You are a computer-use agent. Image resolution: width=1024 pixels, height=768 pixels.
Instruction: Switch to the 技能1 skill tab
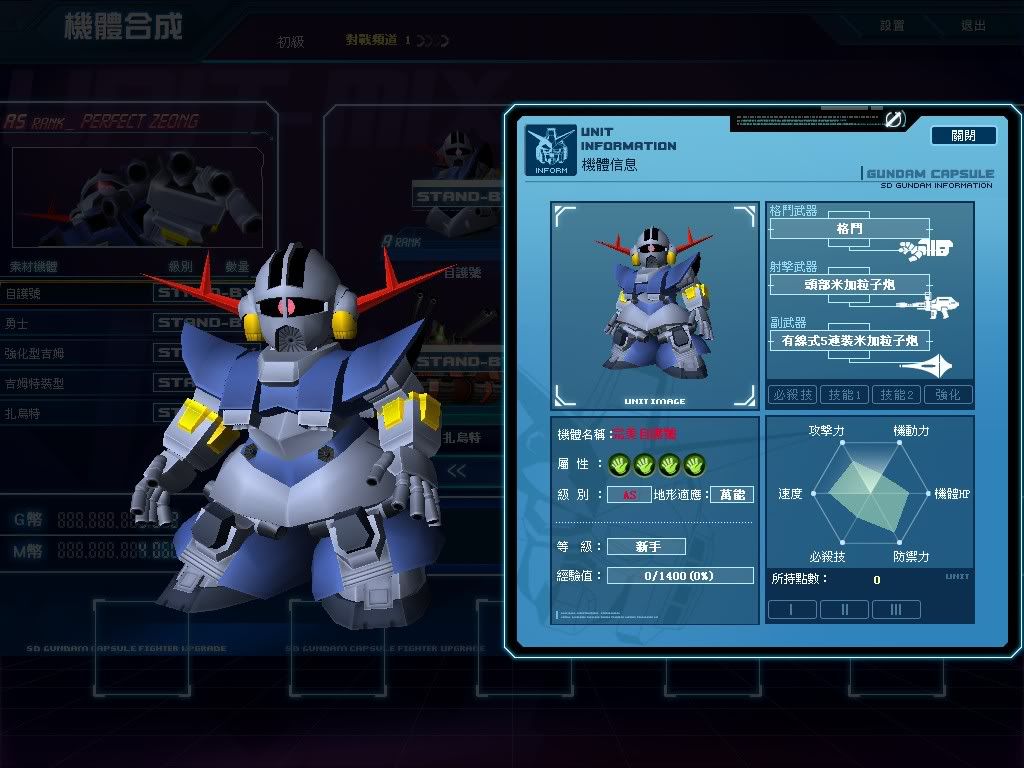tap(845, 395)
